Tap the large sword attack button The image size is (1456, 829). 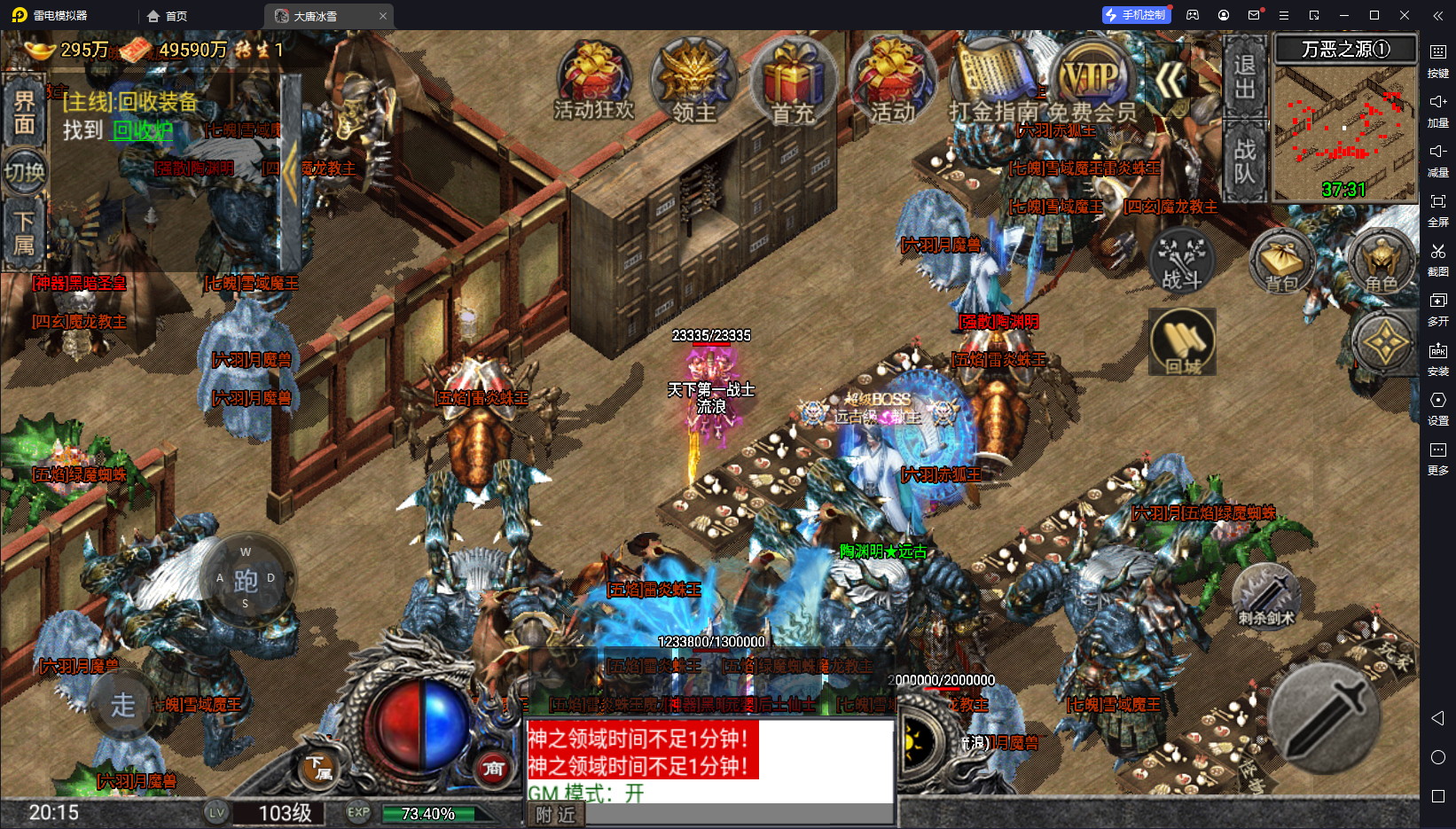[1323, 718]
